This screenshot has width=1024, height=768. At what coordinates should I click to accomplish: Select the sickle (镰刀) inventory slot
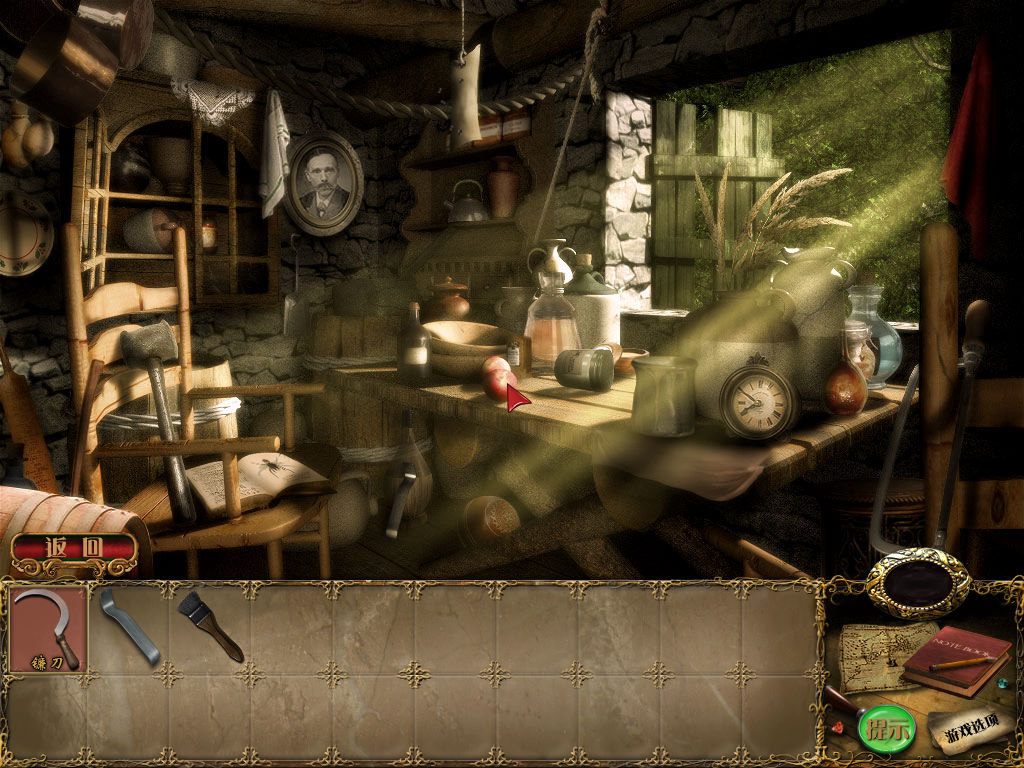(x=49, y=628)
